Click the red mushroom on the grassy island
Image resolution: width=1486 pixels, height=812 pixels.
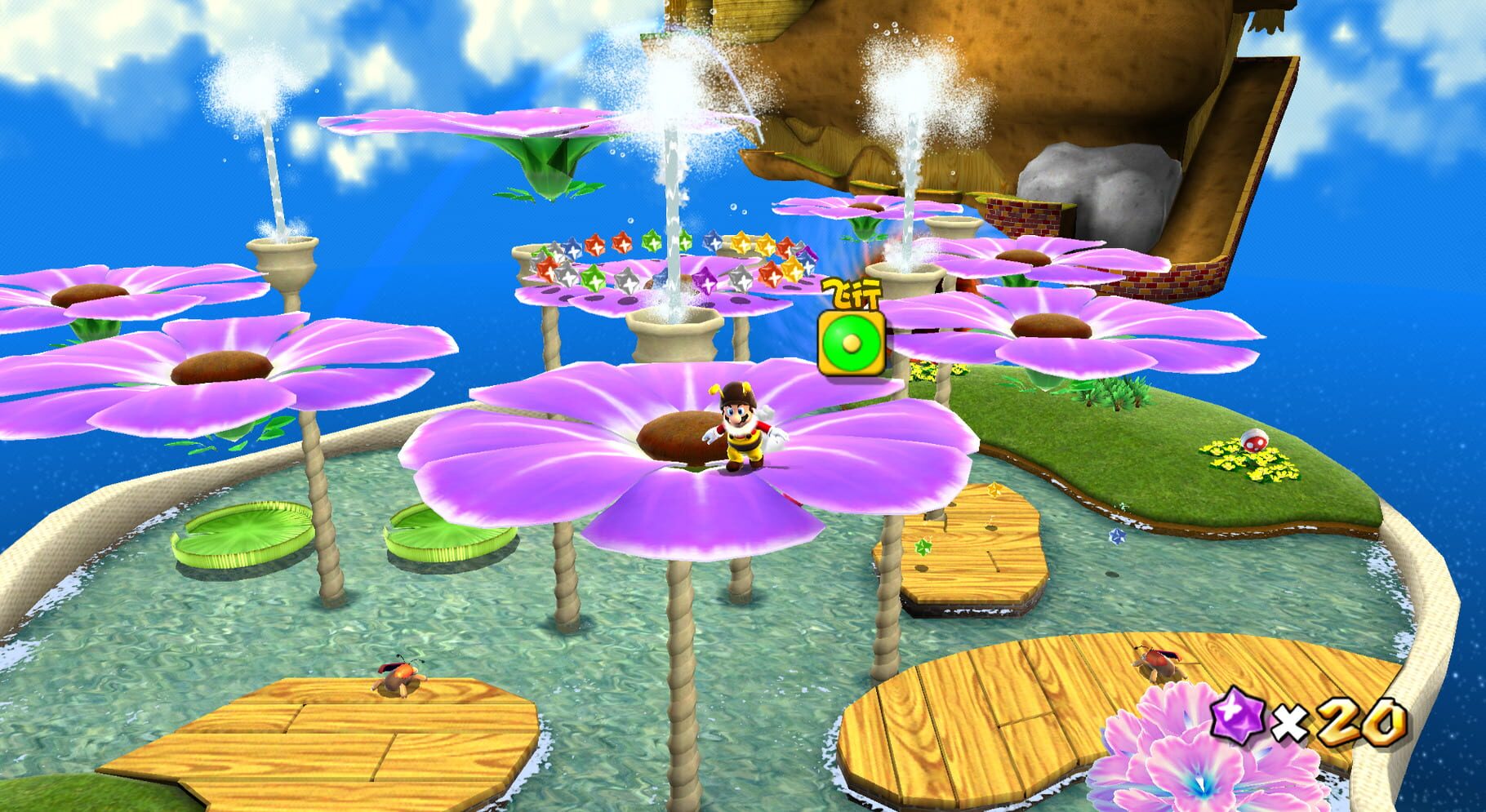[1257, 439]
